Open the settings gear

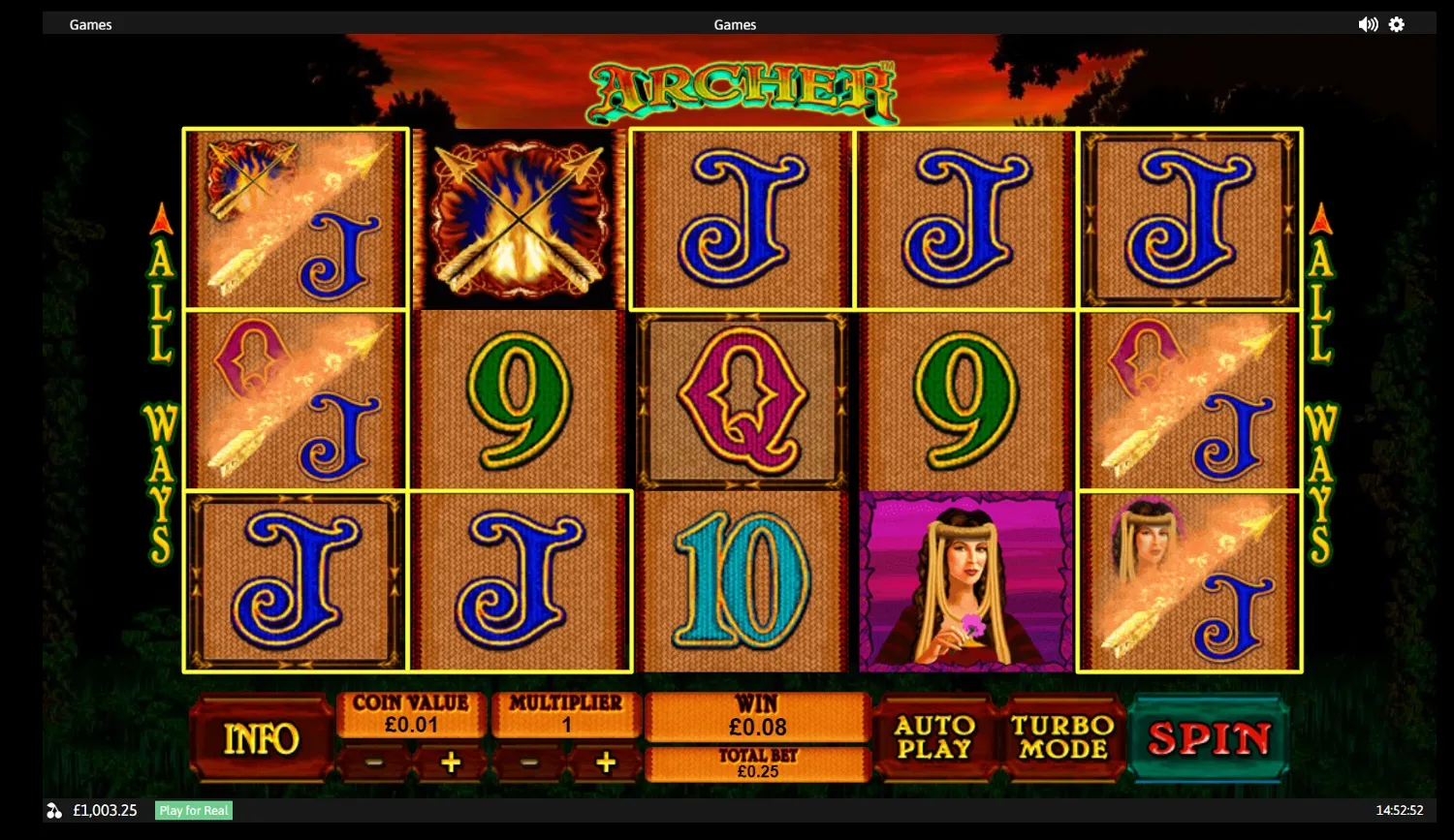pyautogui.click(x=1397, y=24)
